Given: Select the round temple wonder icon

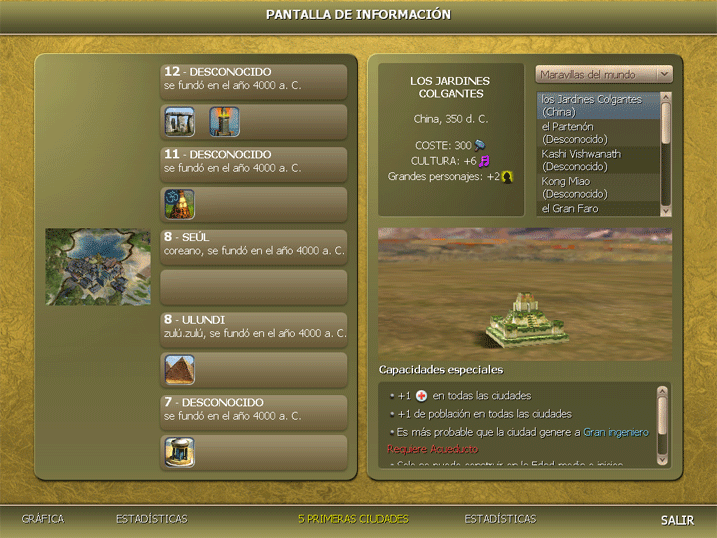Looking at the screenshot, I should 180,452.
